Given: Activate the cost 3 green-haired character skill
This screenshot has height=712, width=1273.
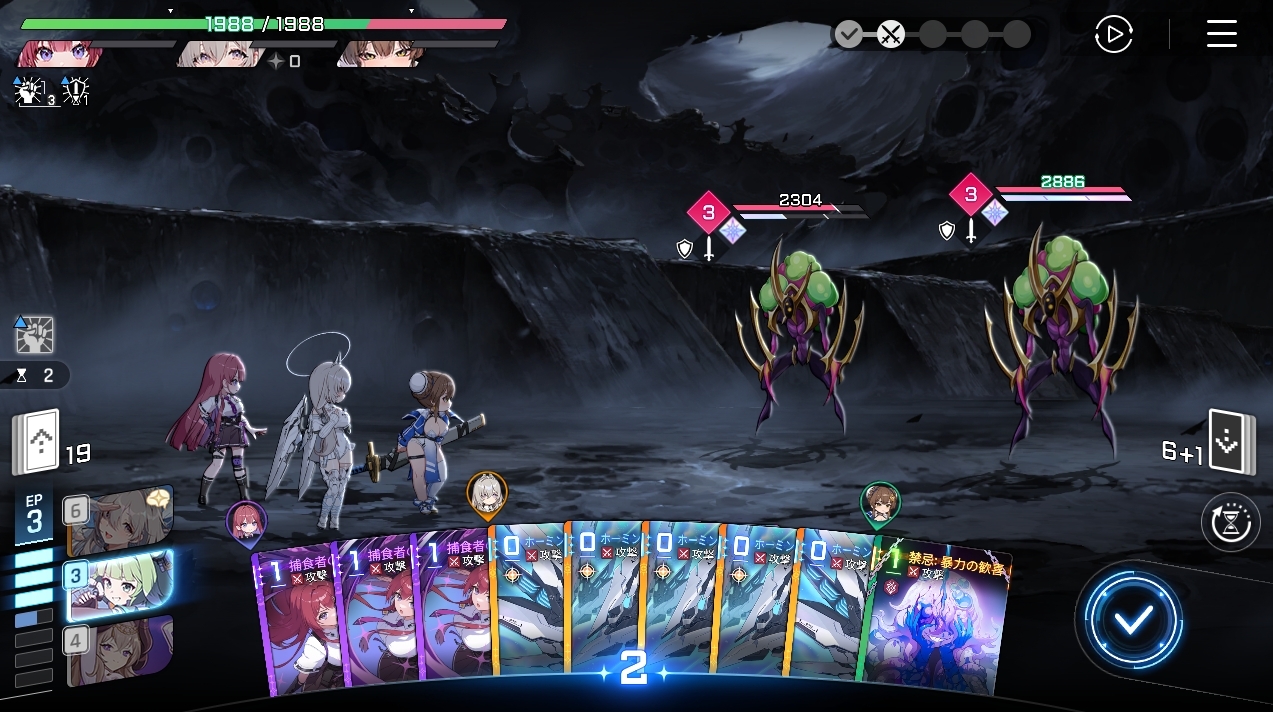Looking at the screenshot, I should click(120, 583).
